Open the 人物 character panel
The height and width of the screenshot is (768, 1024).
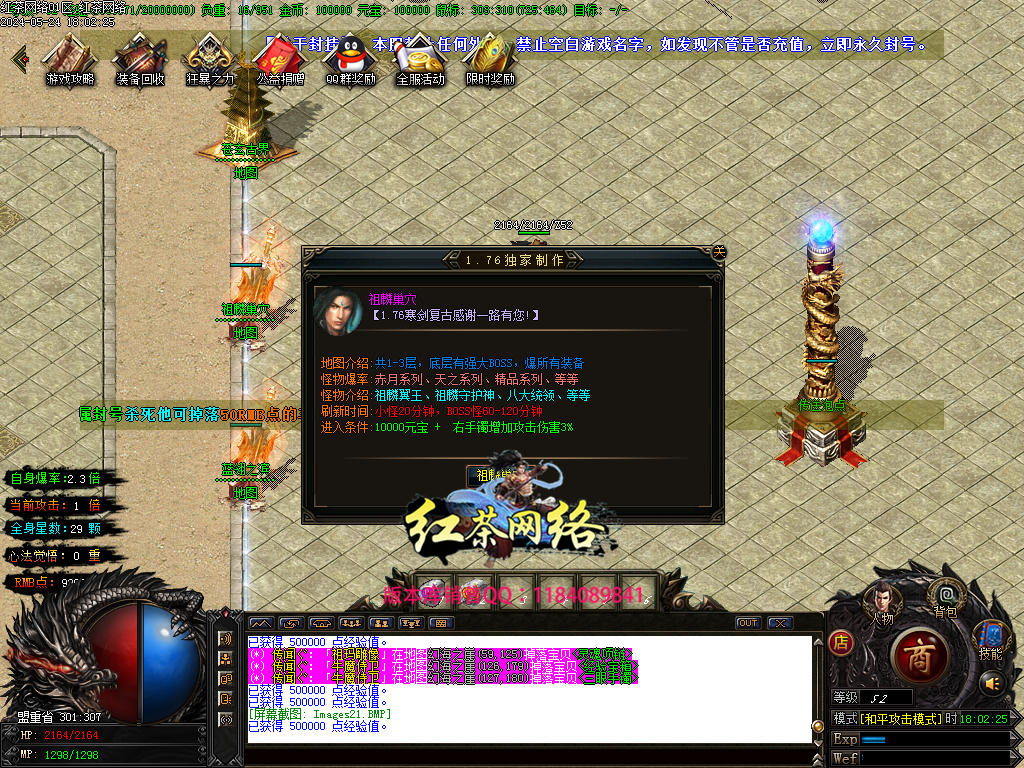click(x=881, y=602)
